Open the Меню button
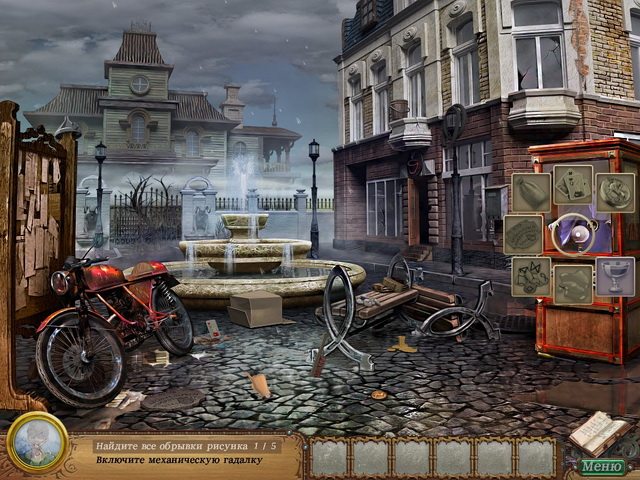 pos(601,465)
